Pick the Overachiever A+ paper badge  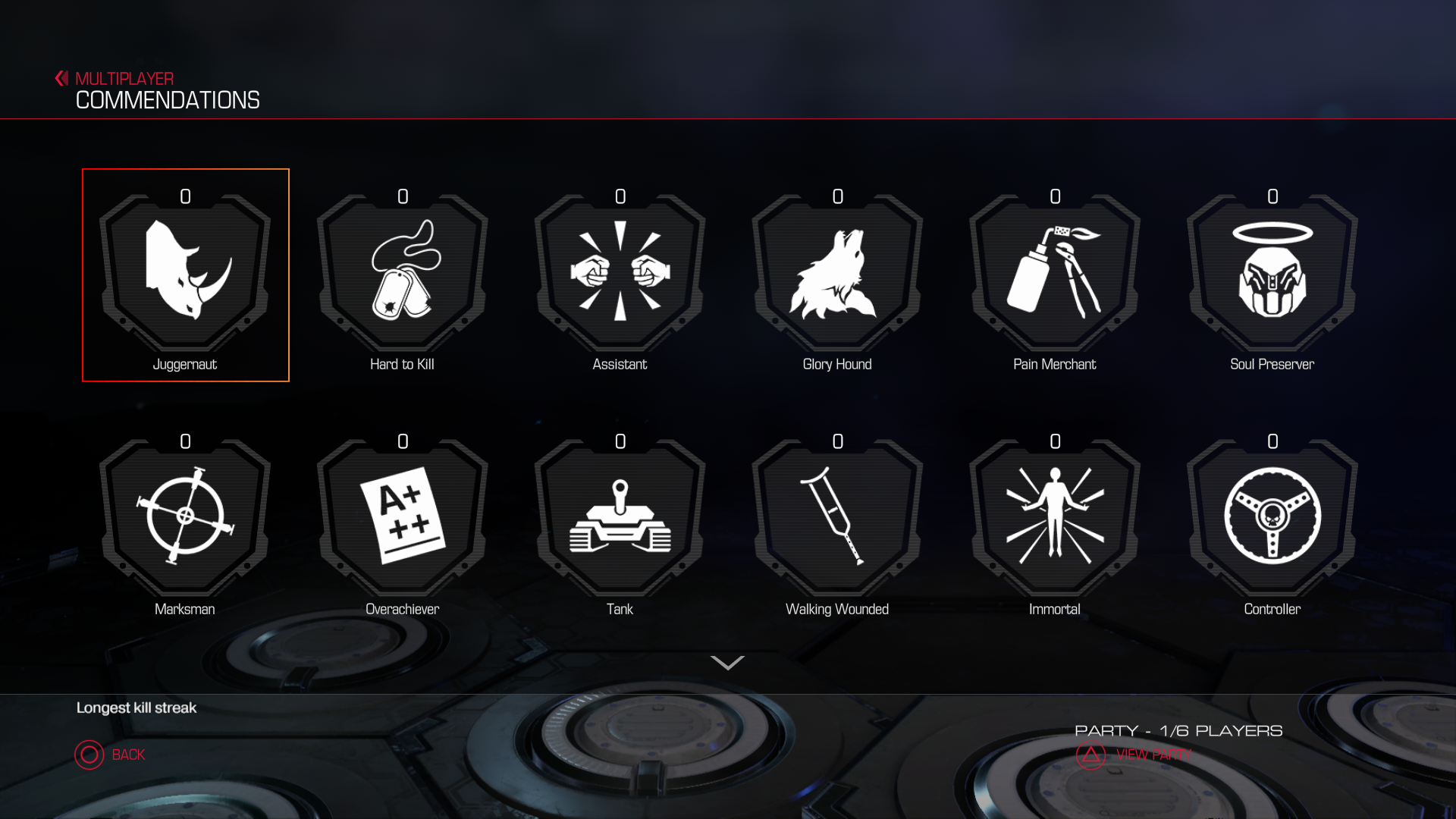[403, 517]
